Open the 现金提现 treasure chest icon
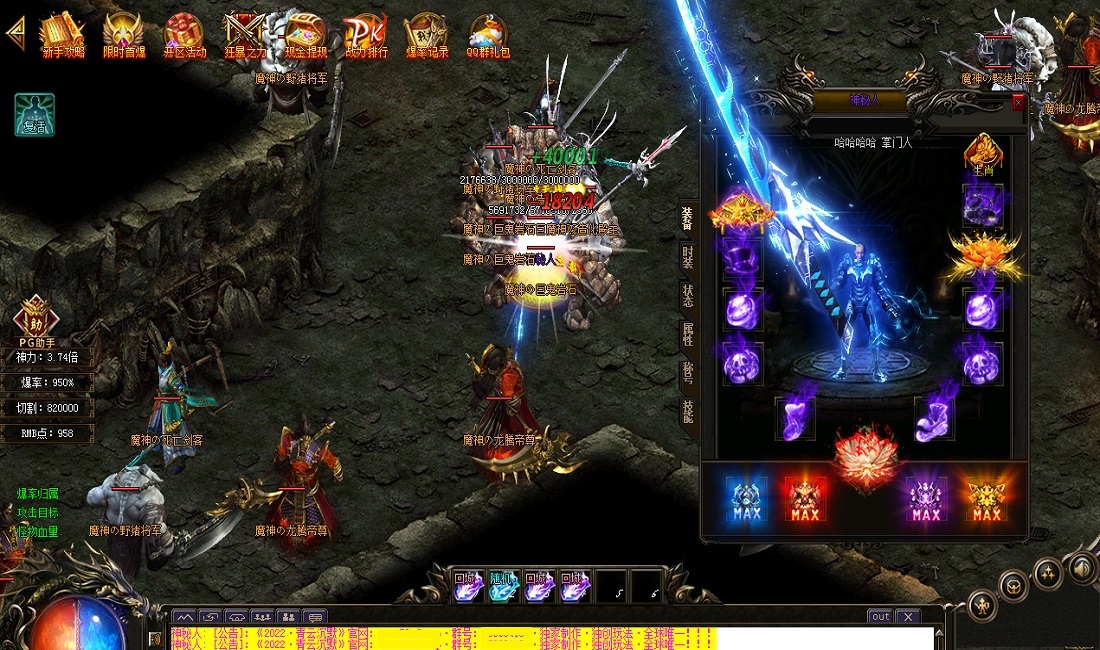This screenshot has width=1100, height=650. click(305, 35)
